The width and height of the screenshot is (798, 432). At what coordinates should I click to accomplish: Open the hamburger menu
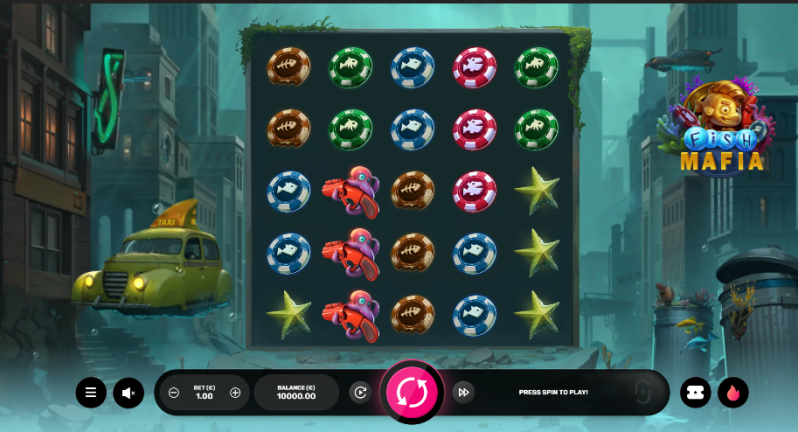click(91, 393)
